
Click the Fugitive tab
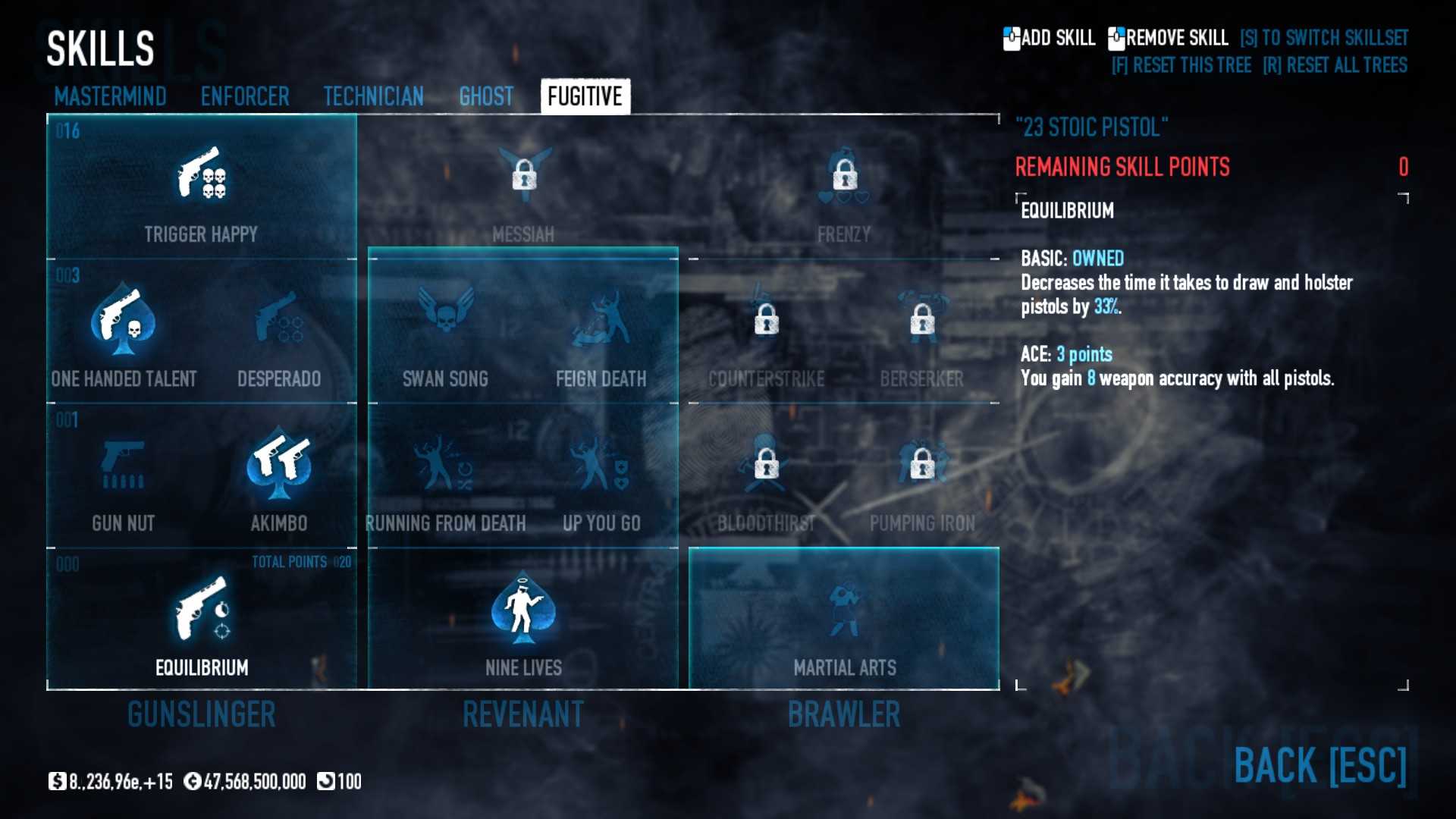click(x=585, y=96)
